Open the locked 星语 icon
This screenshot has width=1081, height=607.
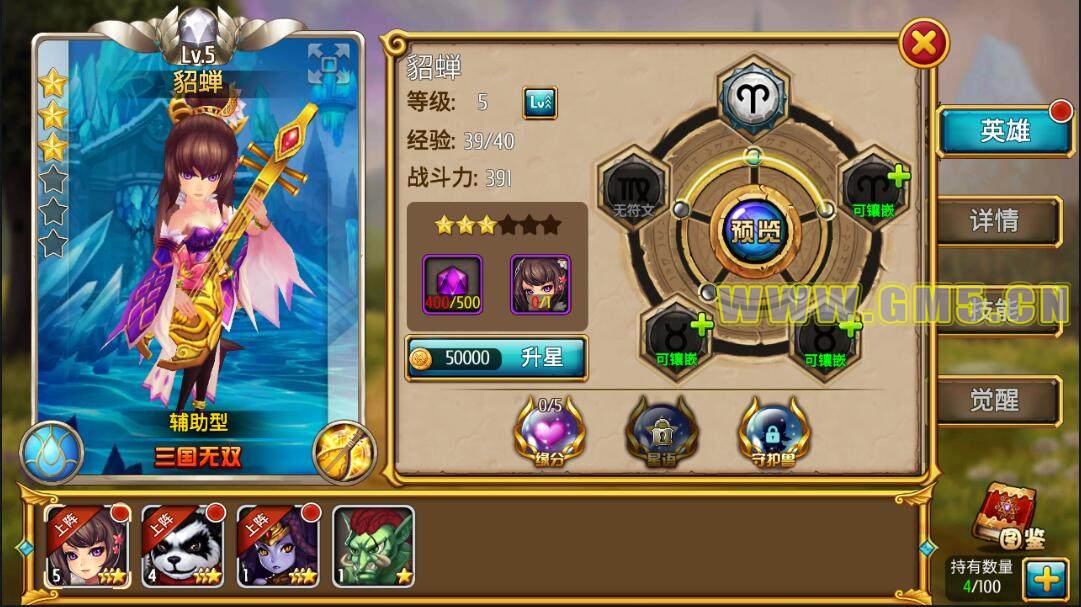pos(662,431)
